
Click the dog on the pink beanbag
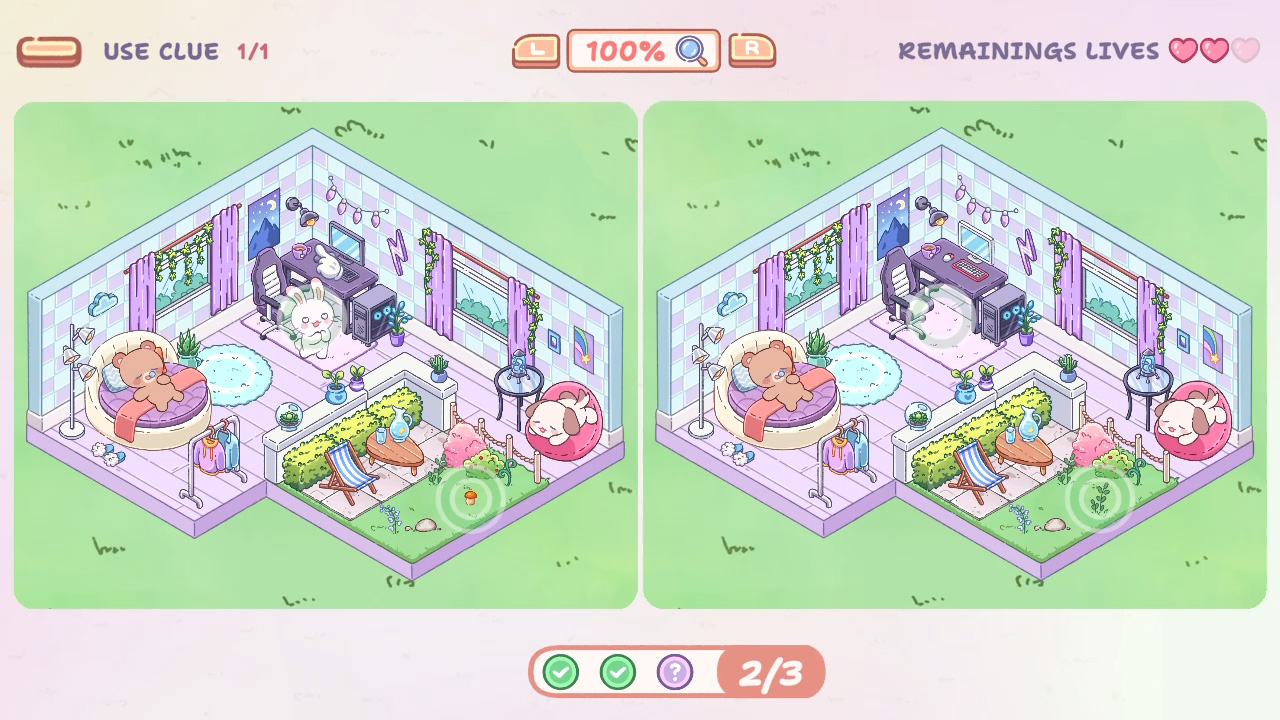[x=560, y=420]
